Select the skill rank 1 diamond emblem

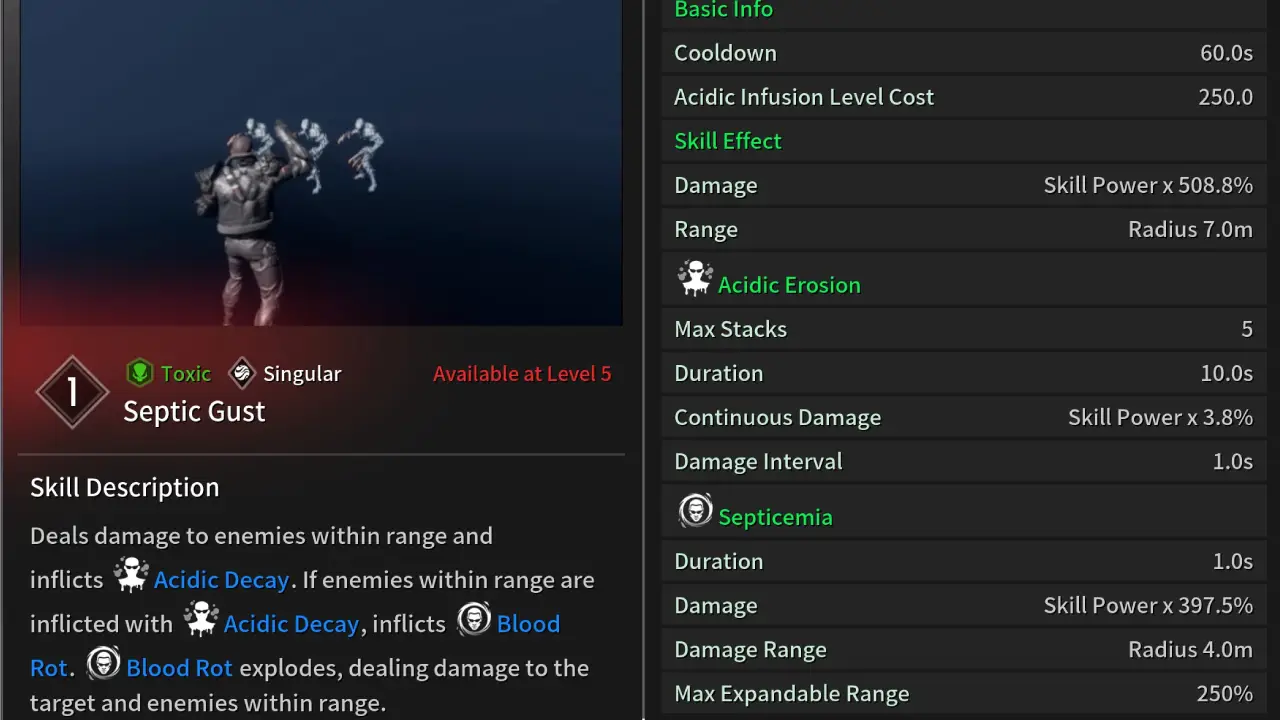(72, 391)
